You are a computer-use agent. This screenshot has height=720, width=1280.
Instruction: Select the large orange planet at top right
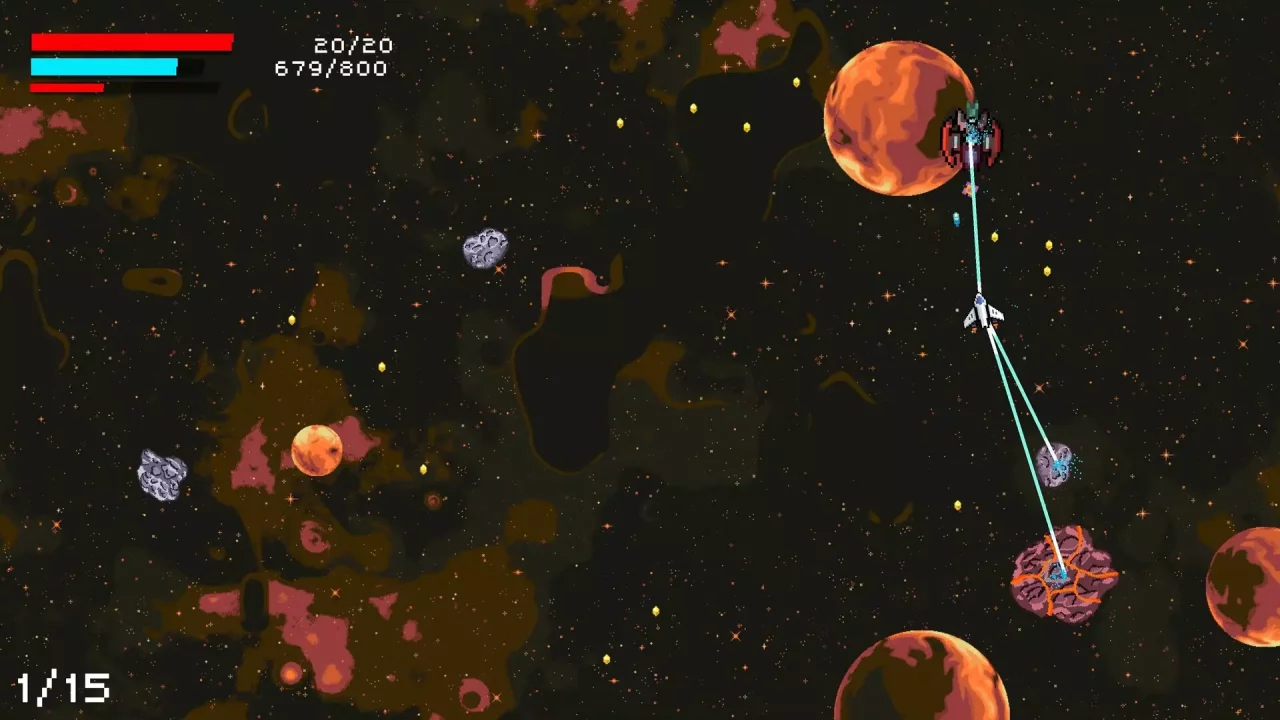coord(897,118)
